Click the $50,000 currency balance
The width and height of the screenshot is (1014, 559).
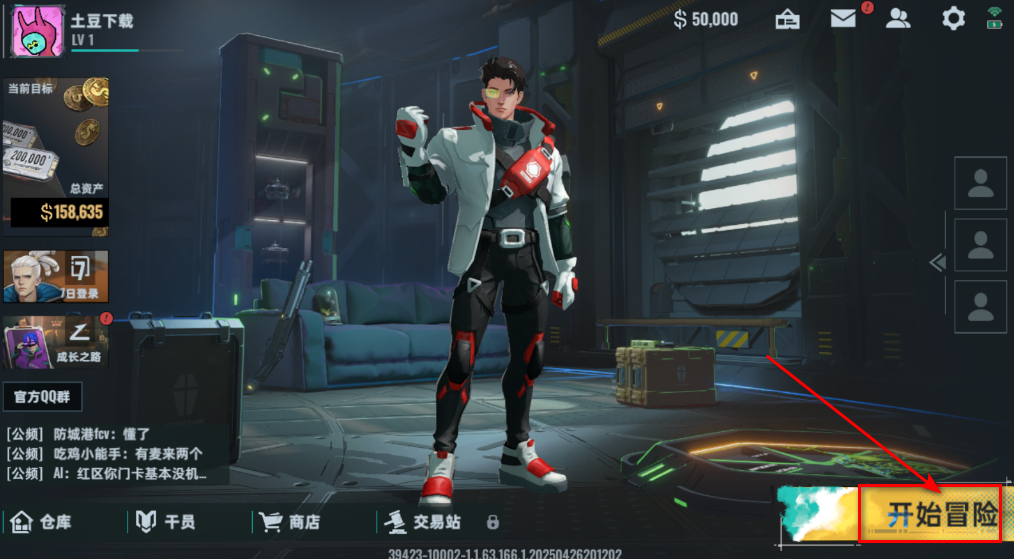[706, 19]
